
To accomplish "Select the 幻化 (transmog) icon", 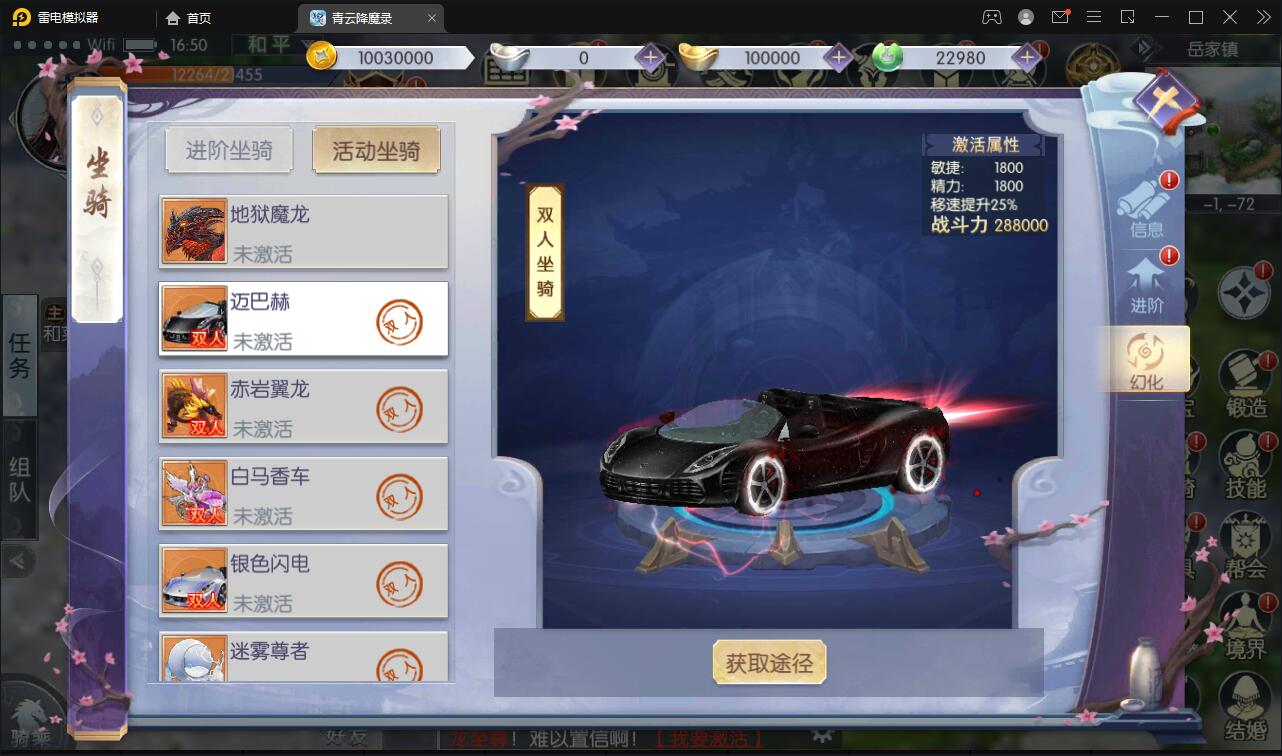I will coord(1146,360).
